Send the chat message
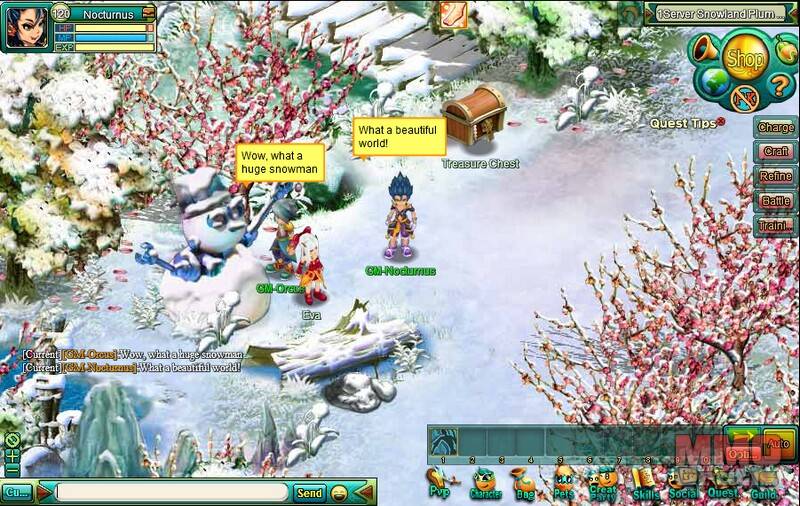Image resolution: width=800 pixels, height=506 pixels. 309,492
